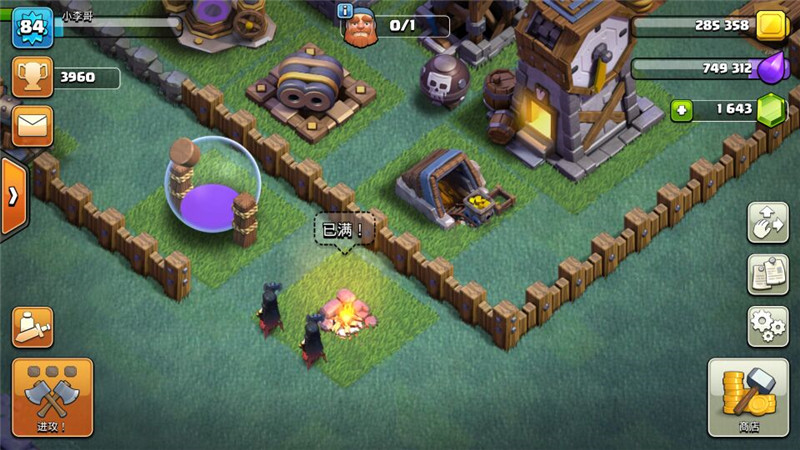
Task: Tap the crossed-axes 进攻 attack button
Action: coord(52,397)
